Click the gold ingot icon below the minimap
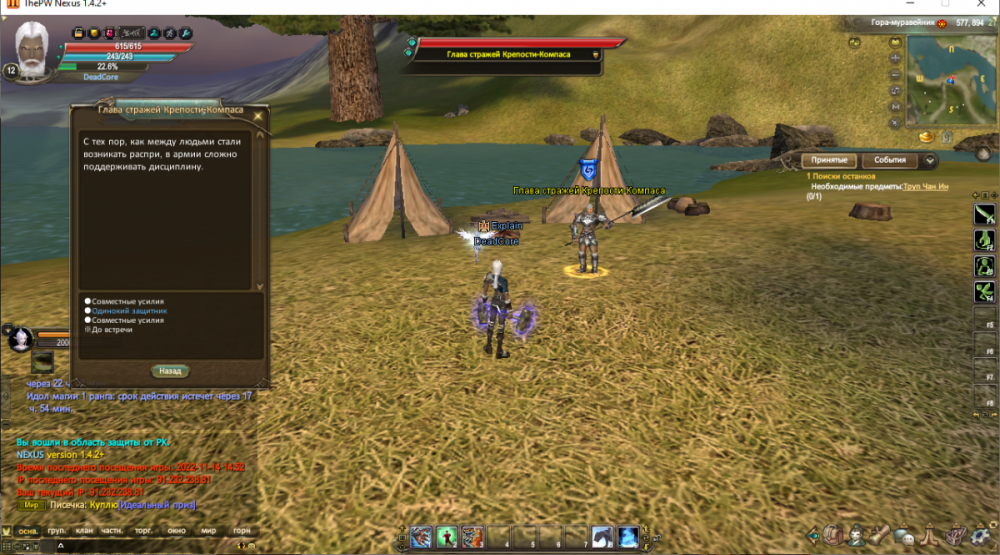This screenshot has width=1000, height=555. [x=925, y=135]
